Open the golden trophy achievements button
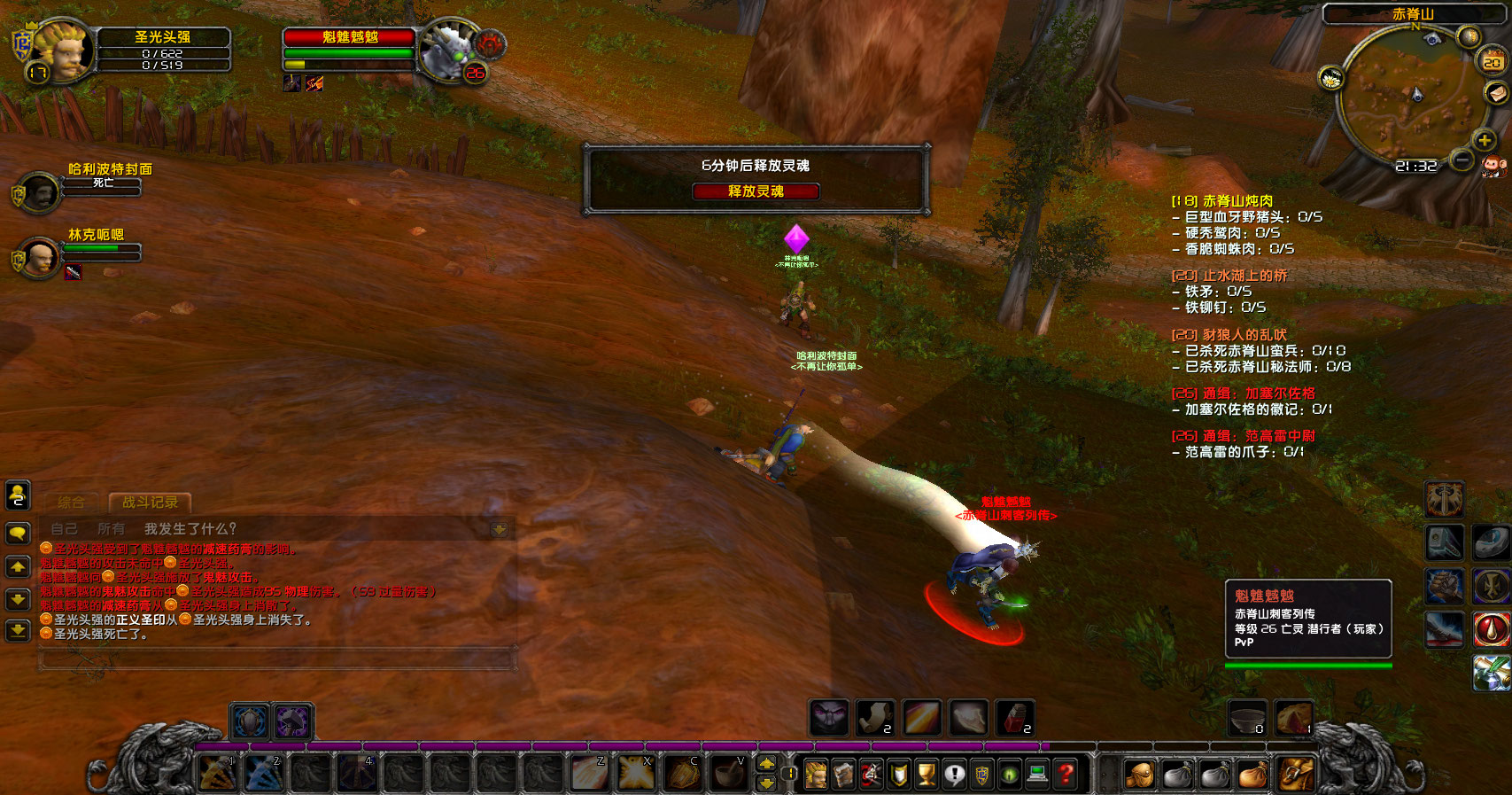1512x795 pixels. point(927,775)
